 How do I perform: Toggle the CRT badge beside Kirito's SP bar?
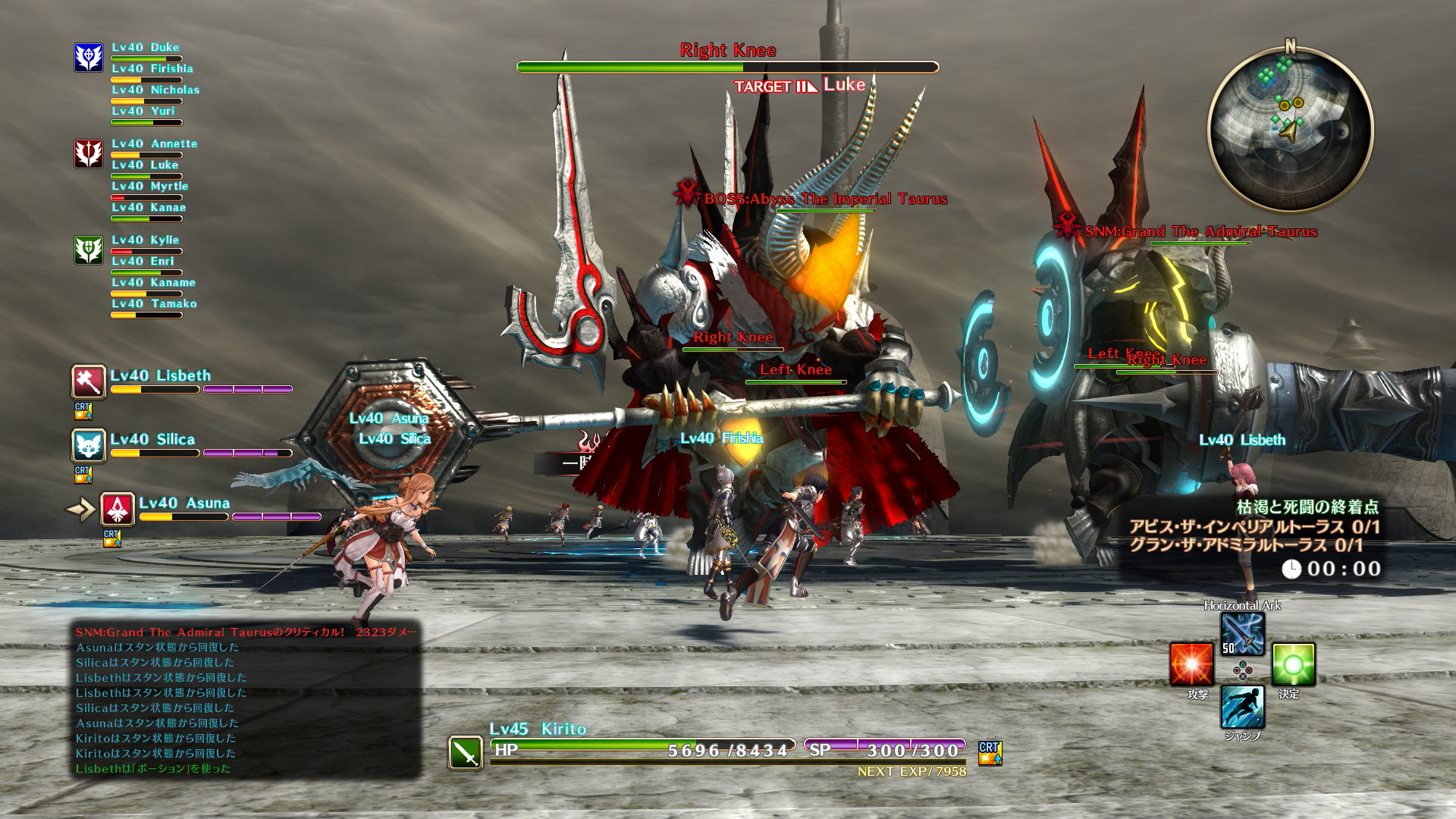point(988,755)
